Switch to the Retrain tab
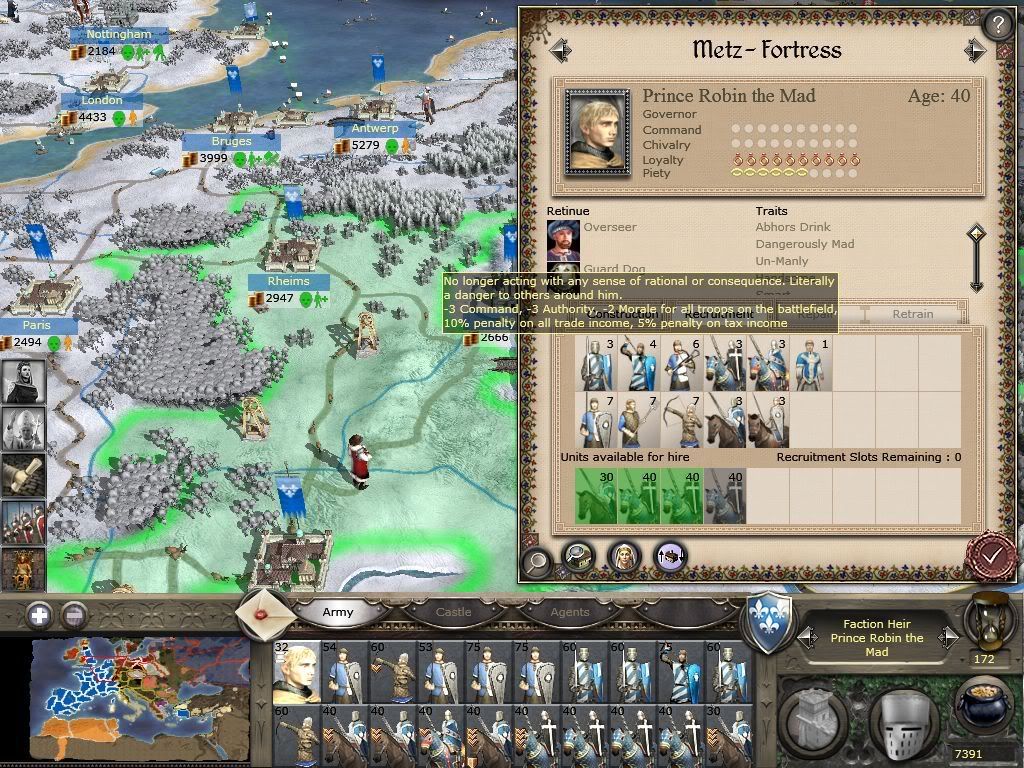The height and width of the screenshot is (768, 1024). click(x=912, y=314)
